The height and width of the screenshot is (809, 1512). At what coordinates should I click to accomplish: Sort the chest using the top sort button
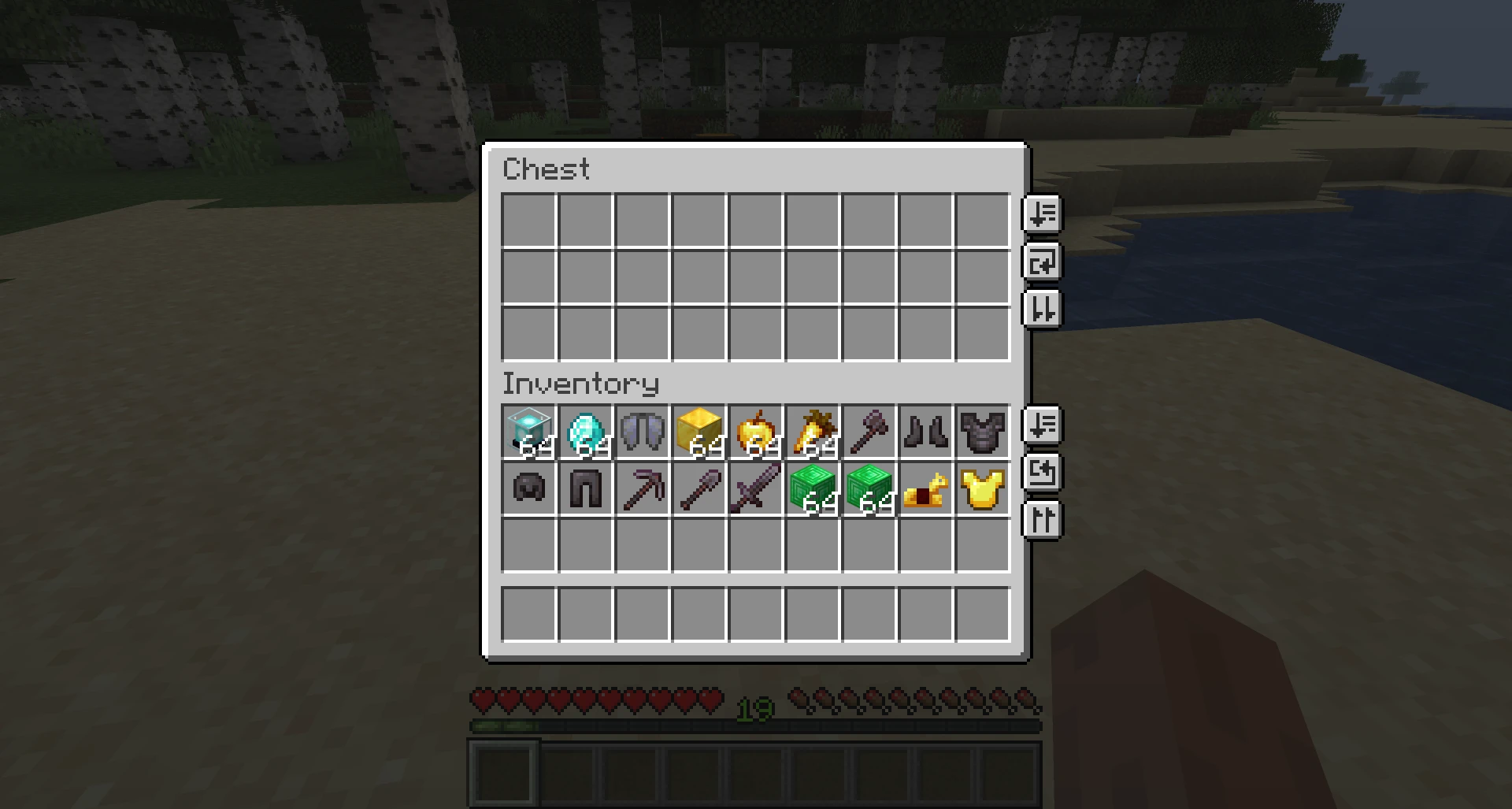(1041, 214)
